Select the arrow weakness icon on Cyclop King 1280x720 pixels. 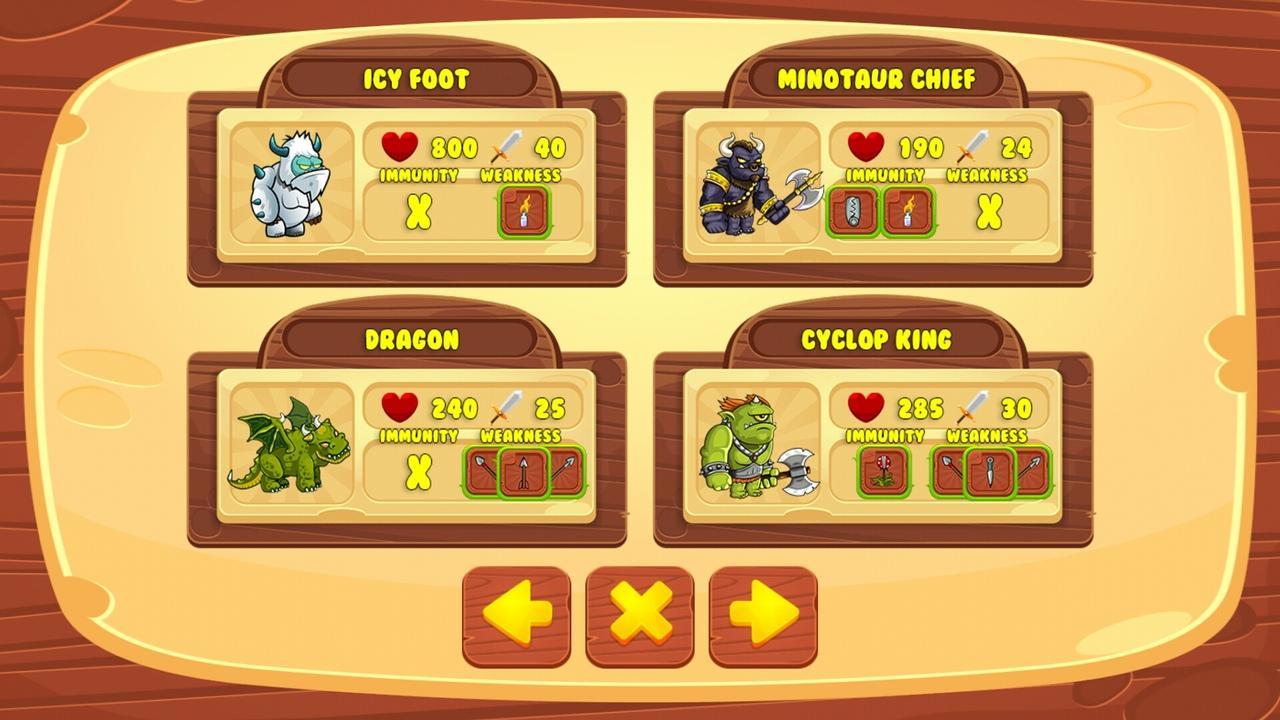coord(1030,470)
